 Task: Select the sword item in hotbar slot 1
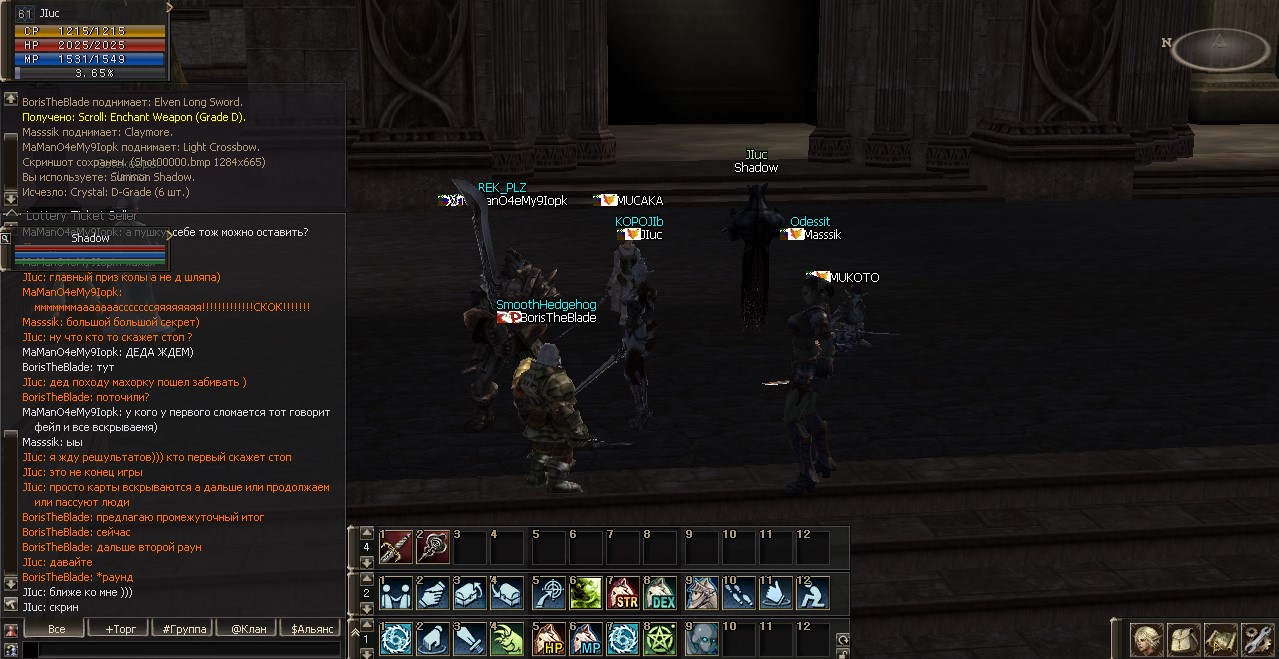(396, 547)
